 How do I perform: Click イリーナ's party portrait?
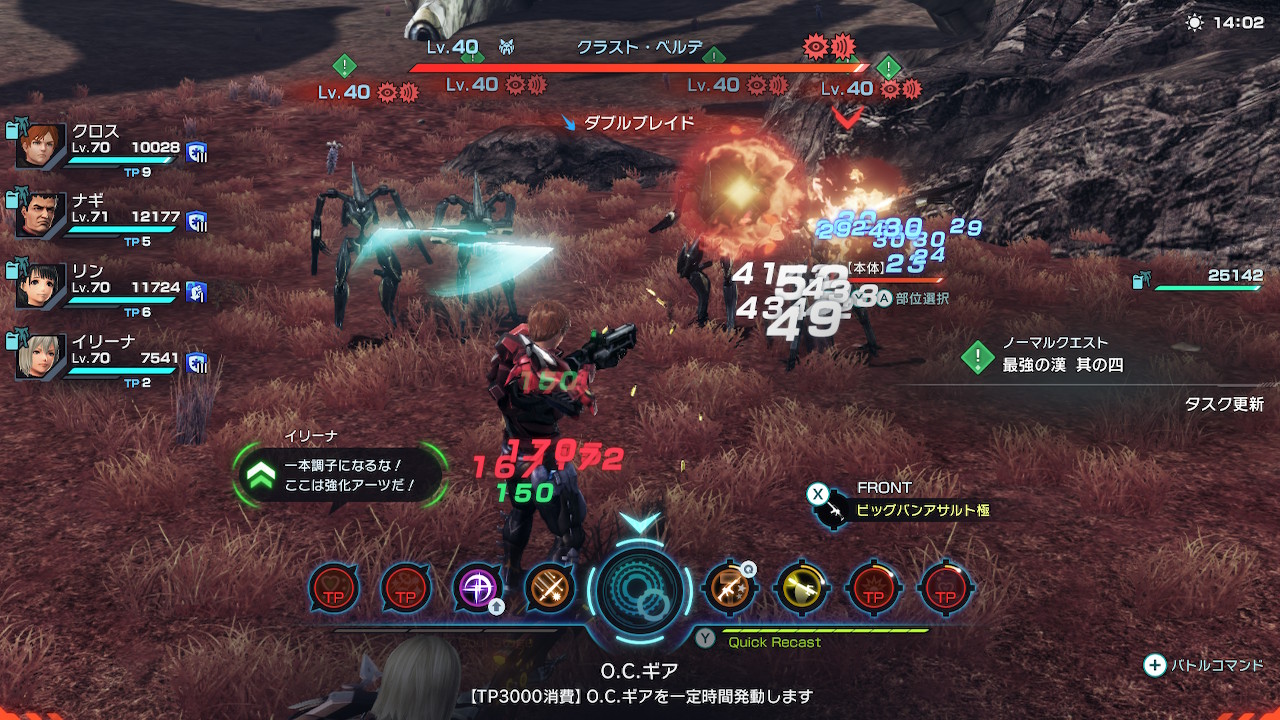(x=41, y=356)
